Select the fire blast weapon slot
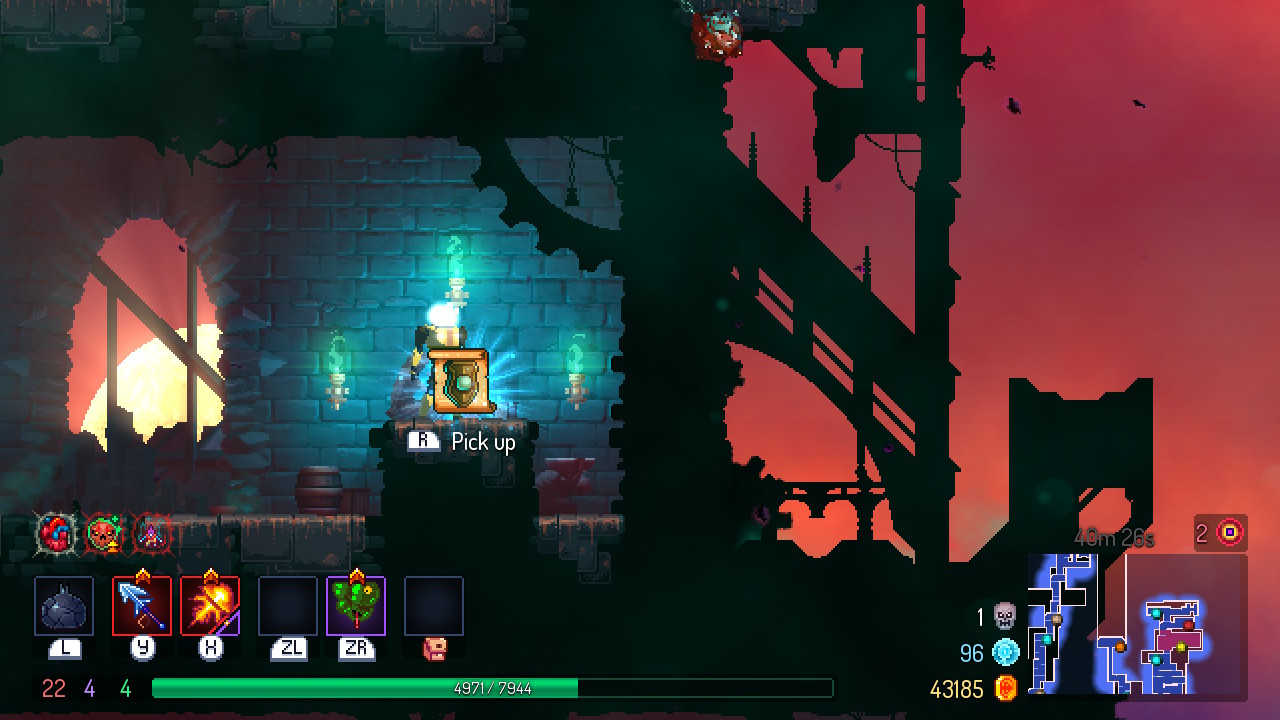This screenshot has width=1280, height=720. [x=210, y=605]
